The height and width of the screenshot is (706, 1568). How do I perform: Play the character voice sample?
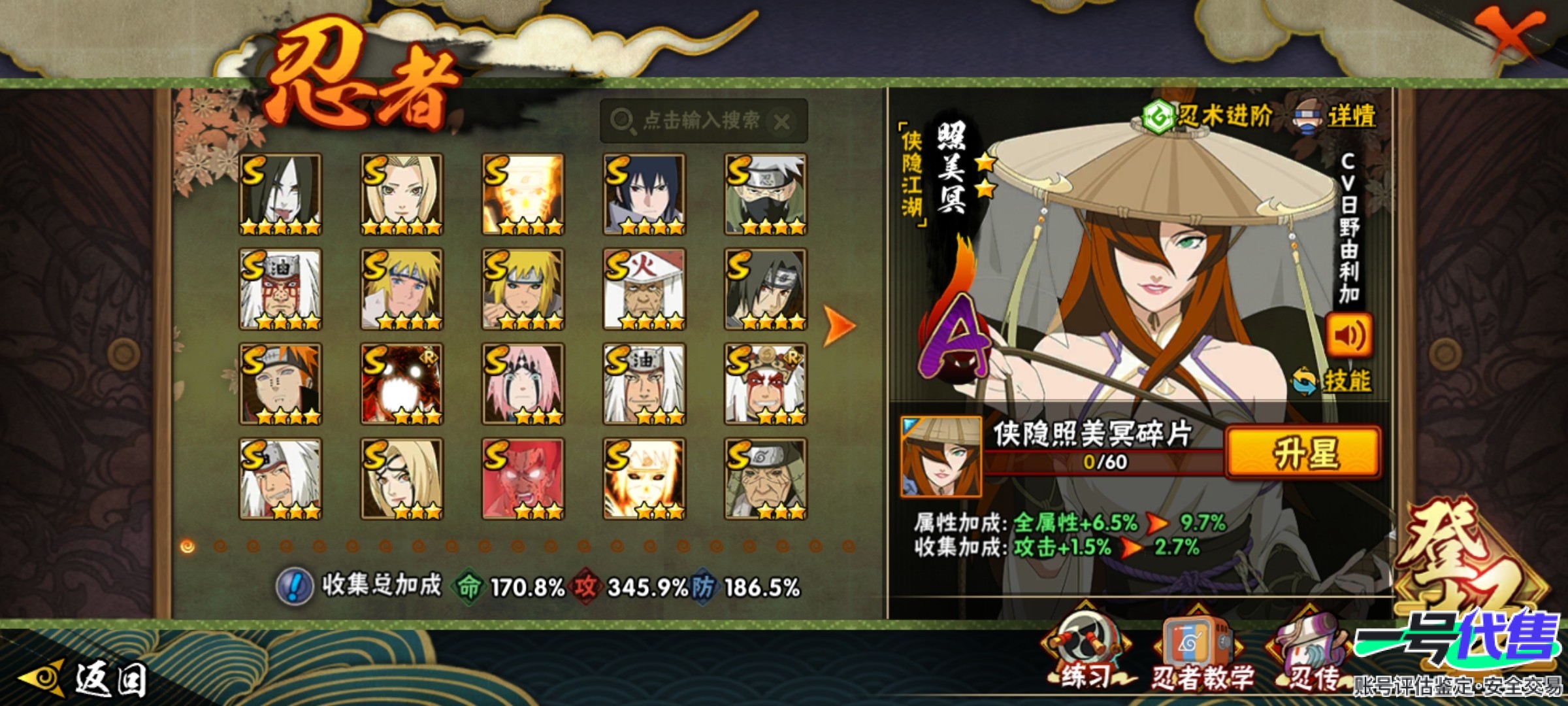(1348, 335)
